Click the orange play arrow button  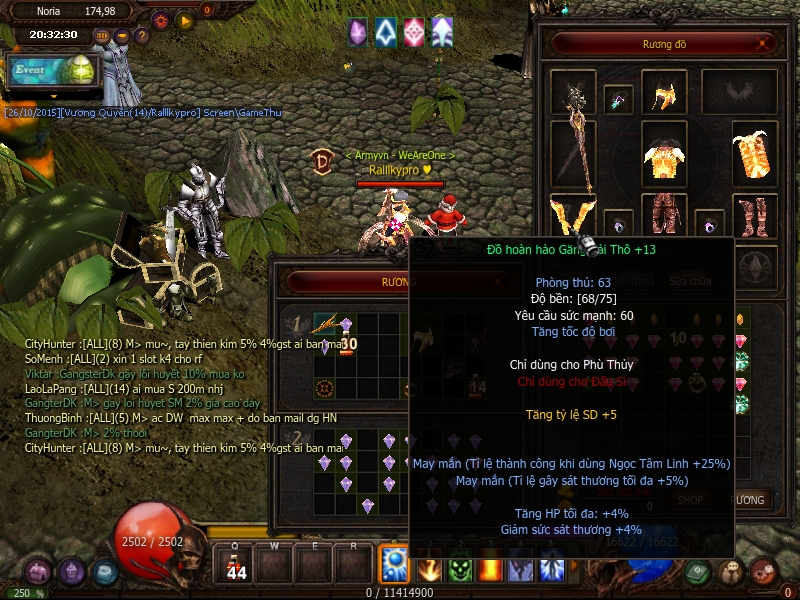184,19
